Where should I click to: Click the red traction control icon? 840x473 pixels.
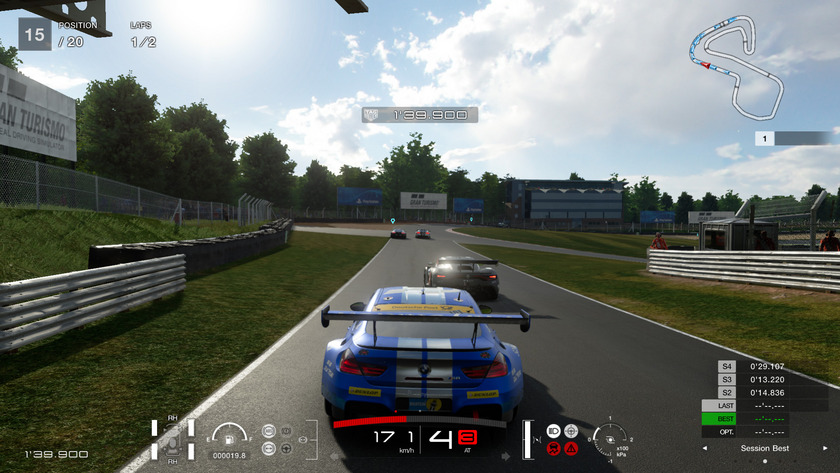553,448
